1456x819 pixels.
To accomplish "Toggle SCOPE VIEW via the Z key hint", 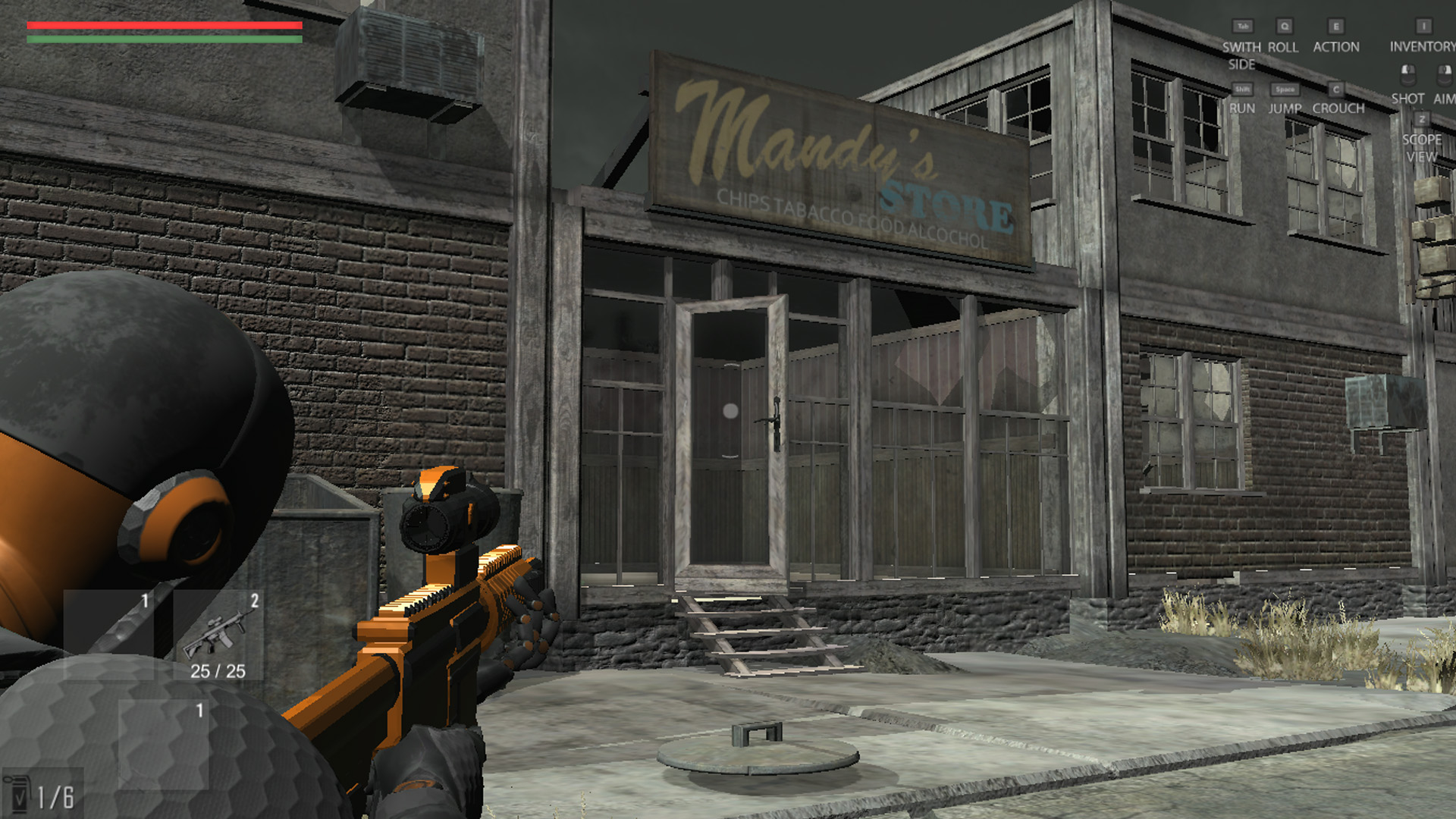I will (1423, 119).
